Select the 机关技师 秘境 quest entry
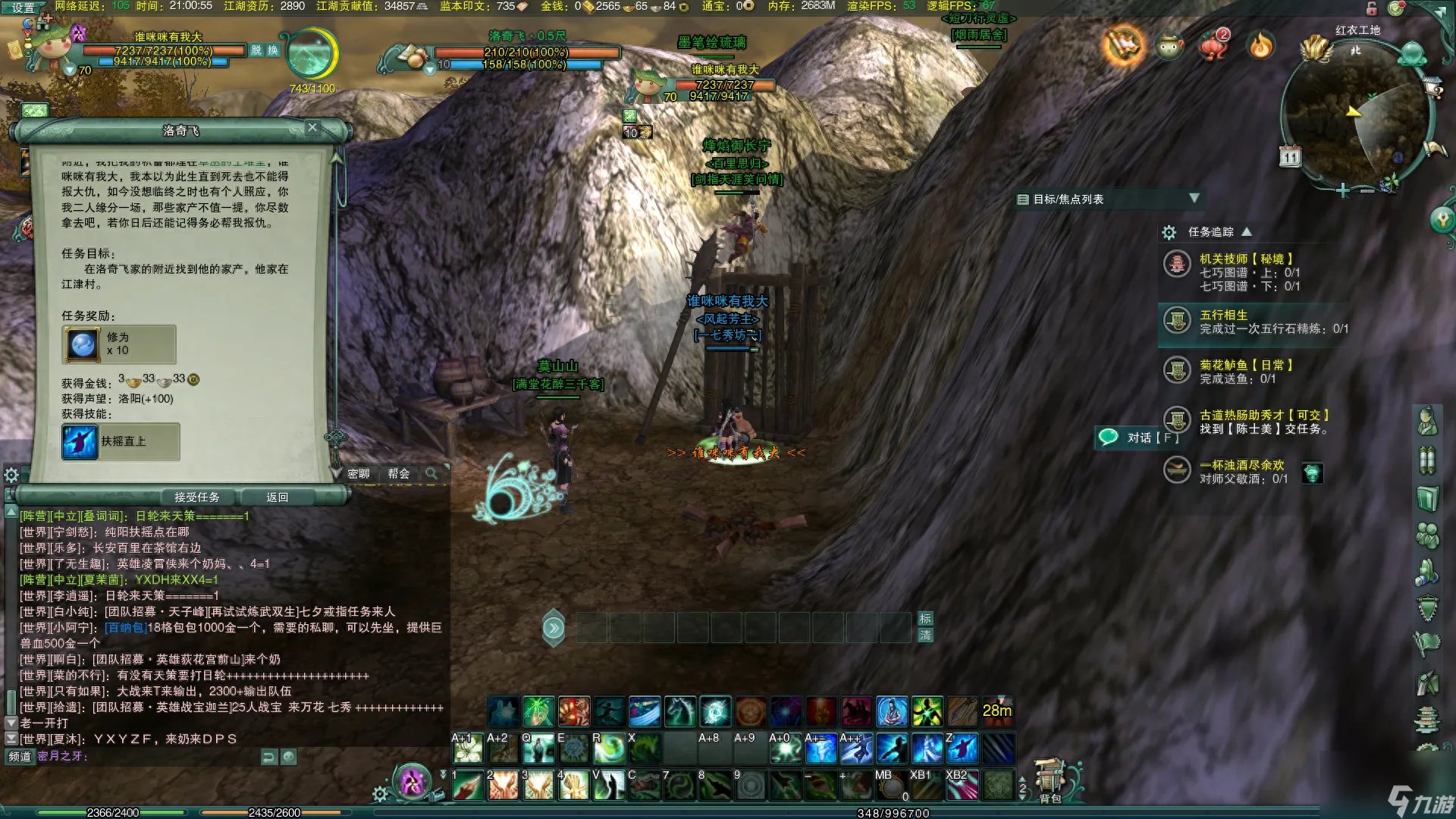Viewport: 1456px width, 819px height. click(1245, 259)
